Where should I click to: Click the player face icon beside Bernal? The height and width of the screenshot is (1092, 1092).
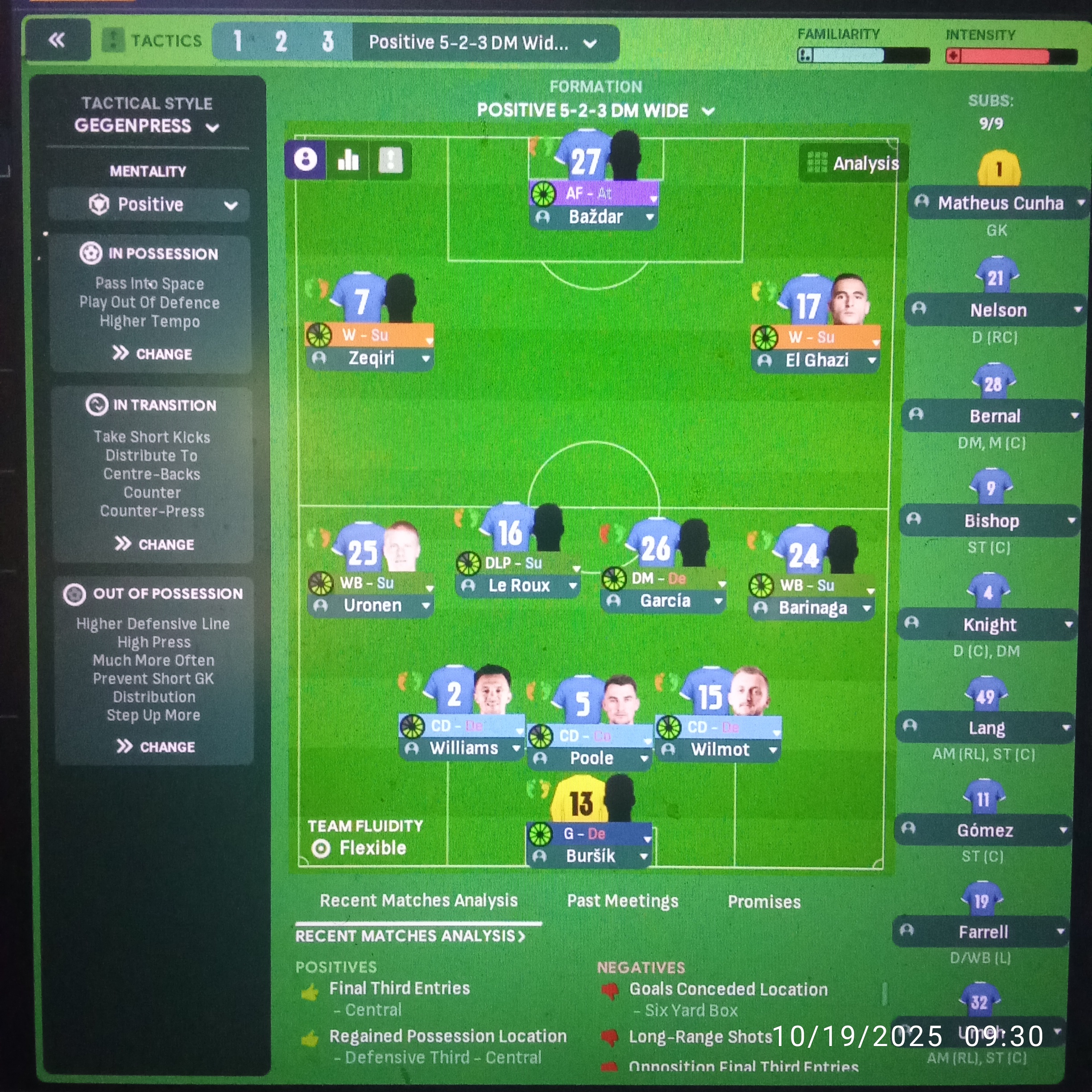(x=917, y=415)
